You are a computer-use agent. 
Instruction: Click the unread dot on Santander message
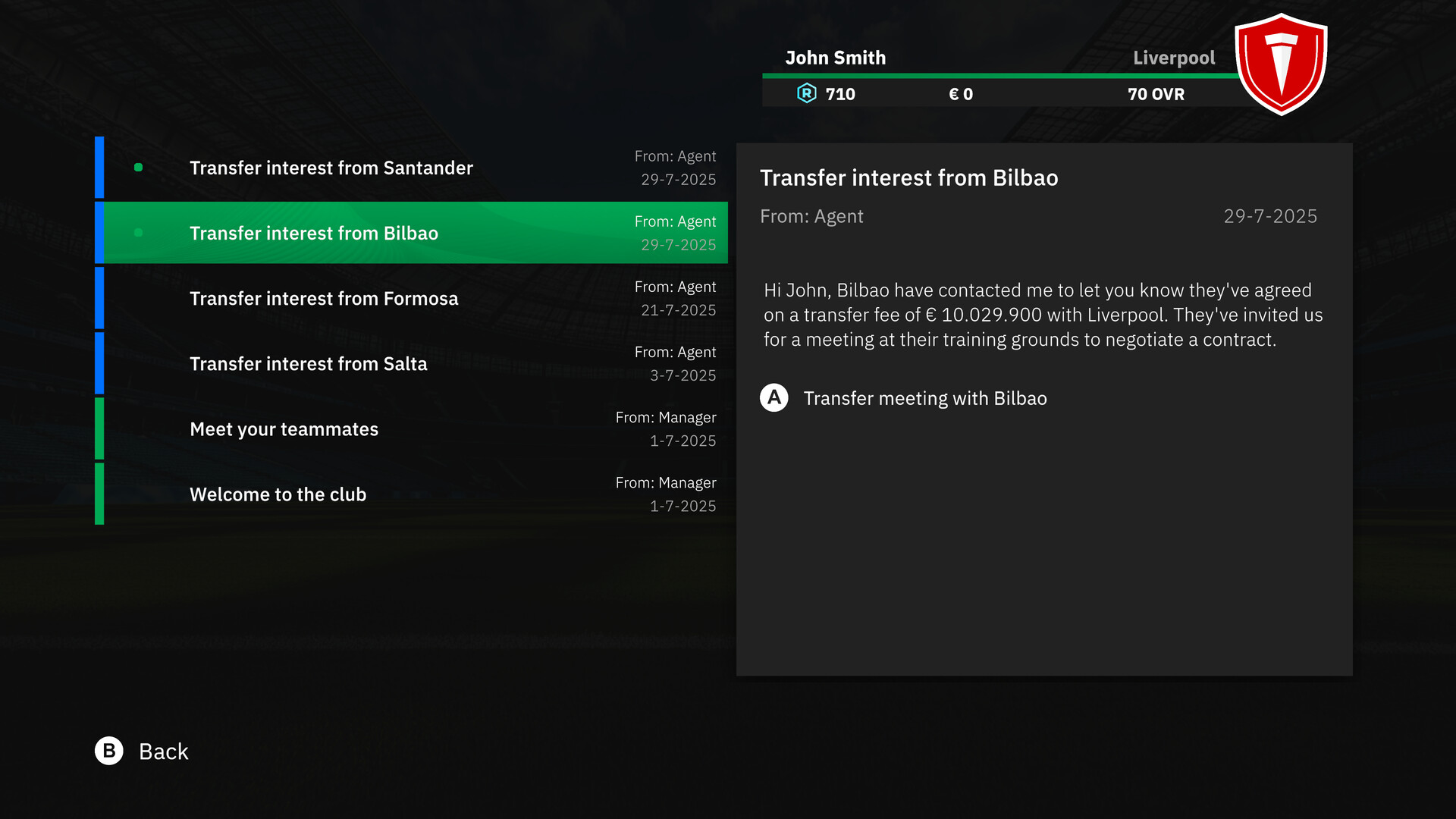click(138, 166)
